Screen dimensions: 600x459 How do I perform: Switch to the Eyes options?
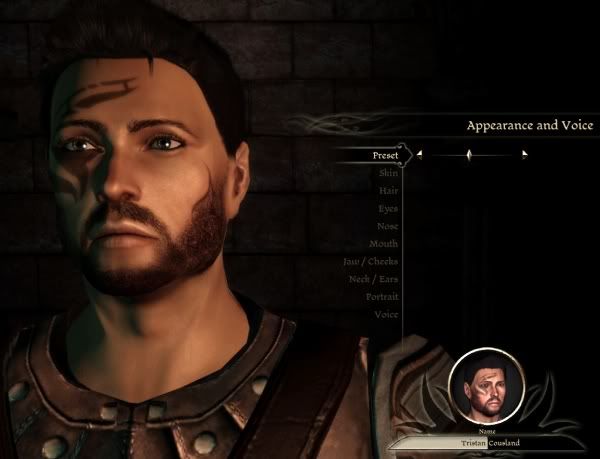388,208
